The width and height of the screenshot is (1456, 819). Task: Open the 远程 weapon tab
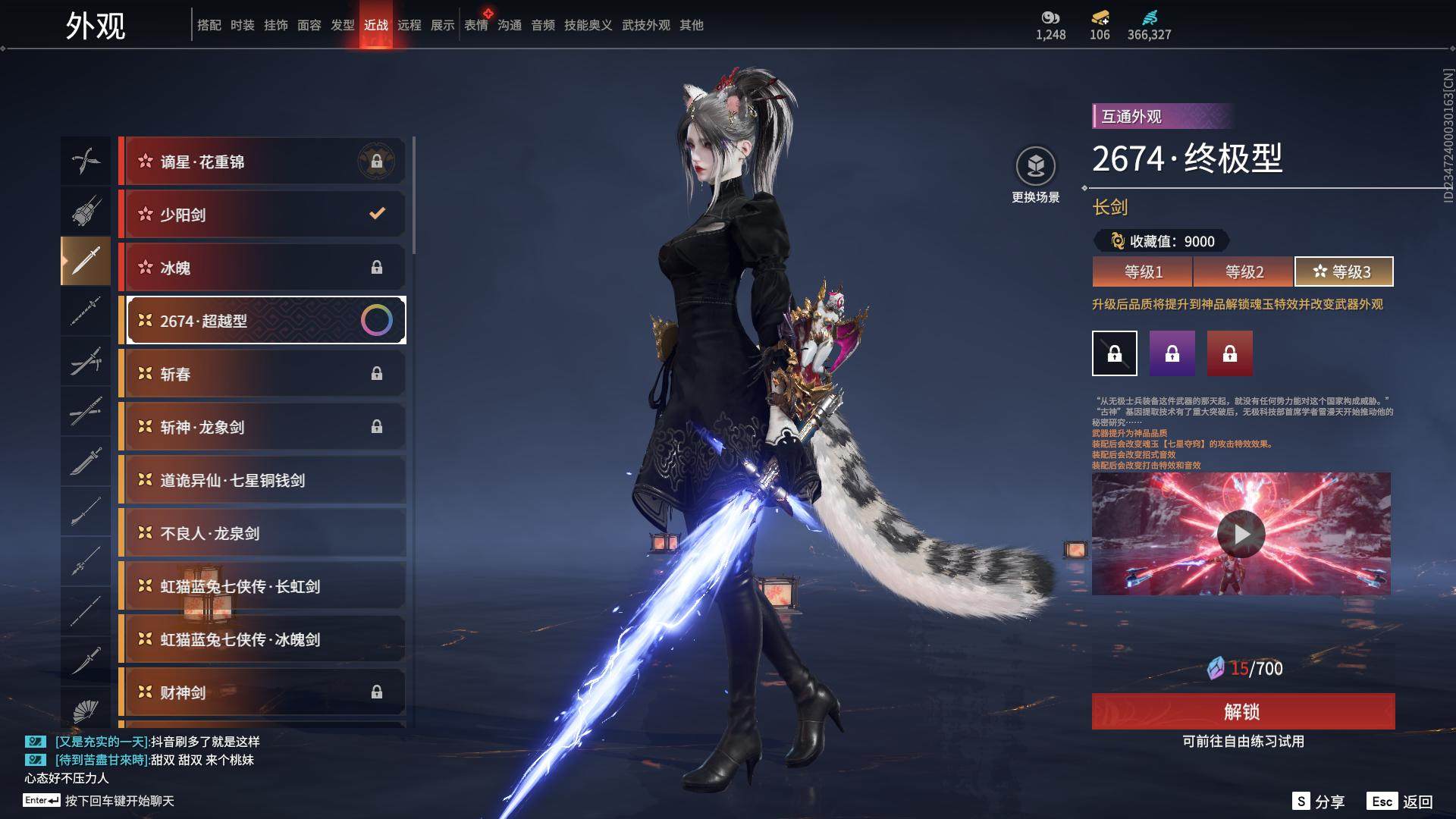[x=409, y=25]
